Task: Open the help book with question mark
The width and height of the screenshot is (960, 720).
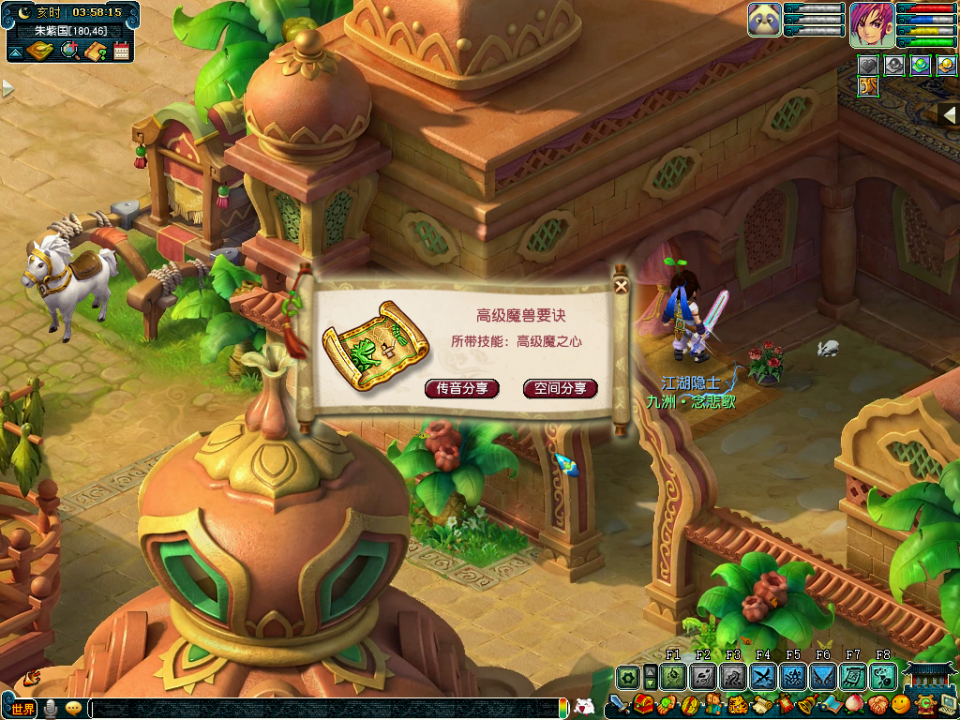Action: [96, 51]
